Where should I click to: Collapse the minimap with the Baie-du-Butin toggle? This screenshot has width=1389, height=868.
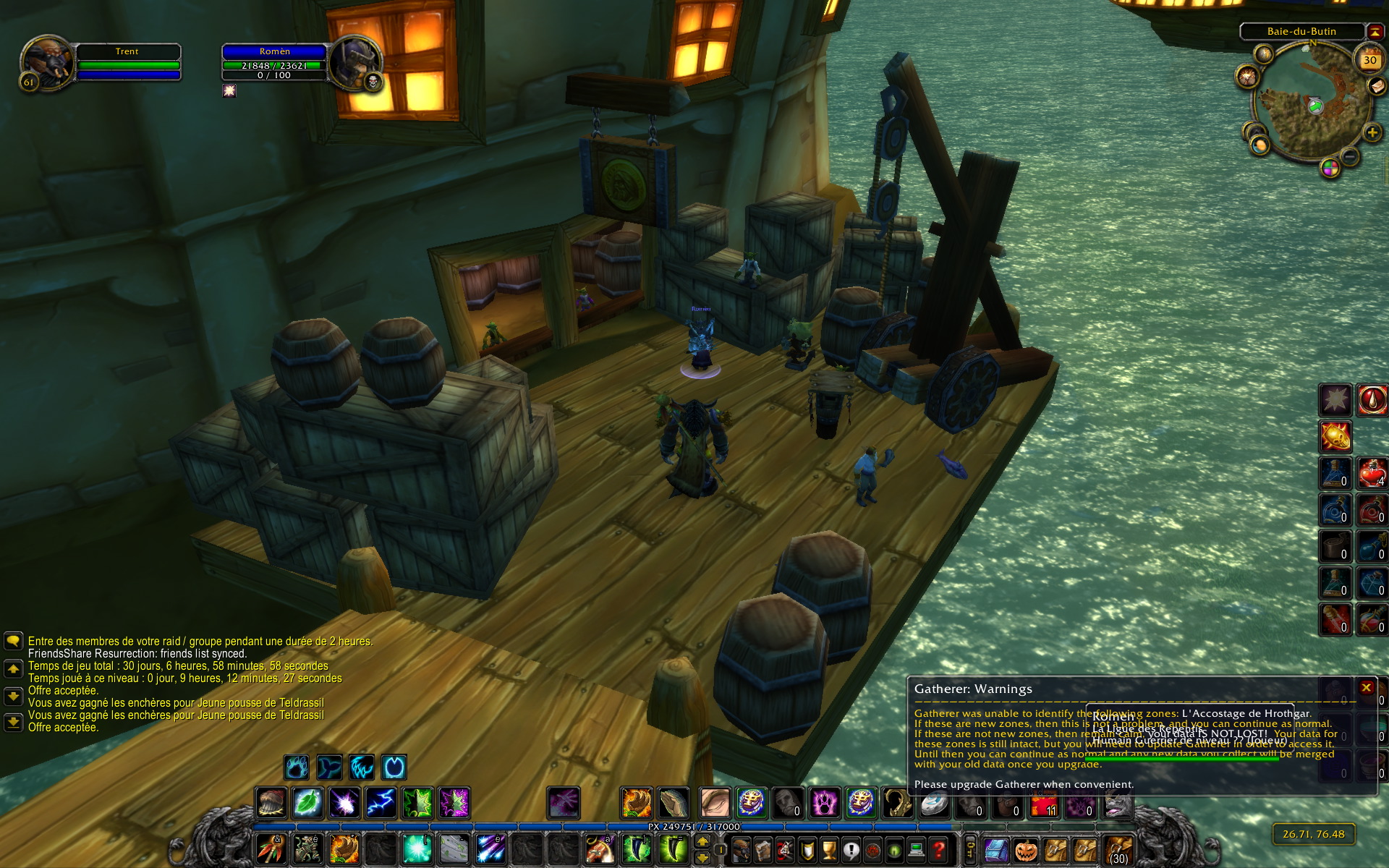[x=1375, y=32]
